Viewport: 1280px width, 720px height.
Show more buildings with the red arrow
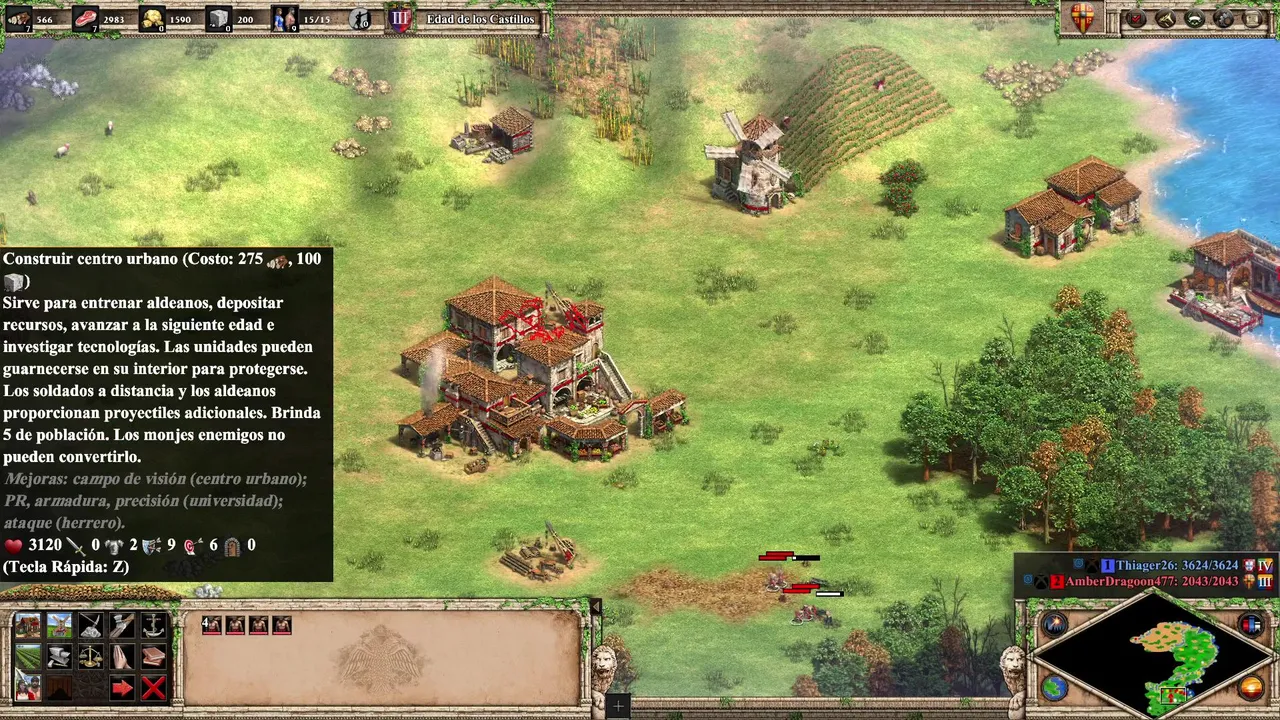(122, 688)
